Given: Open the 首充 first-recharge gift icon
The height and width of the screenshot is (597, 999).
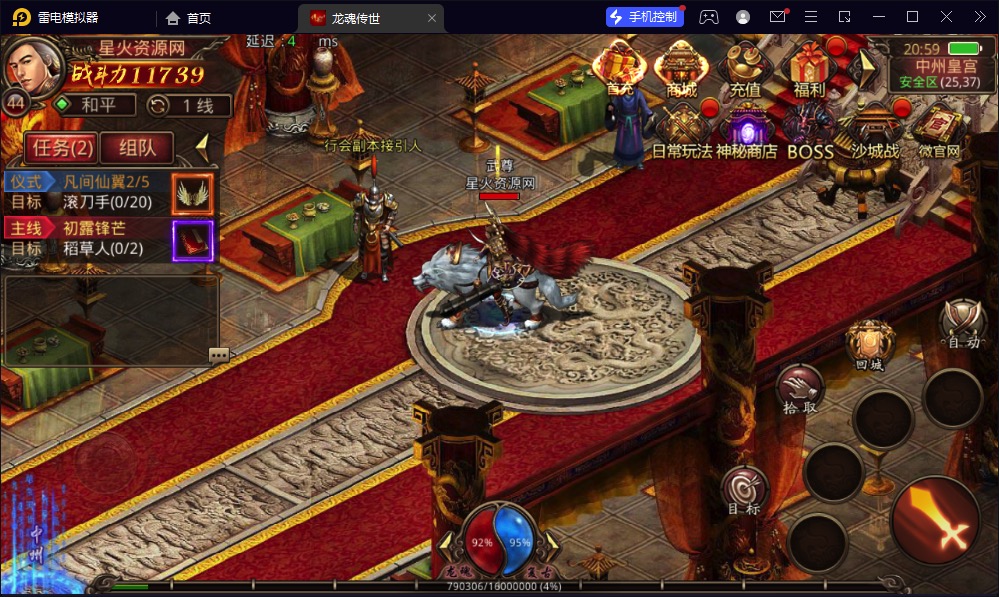Looking at the screenshot, I should [x=620, y=68].
